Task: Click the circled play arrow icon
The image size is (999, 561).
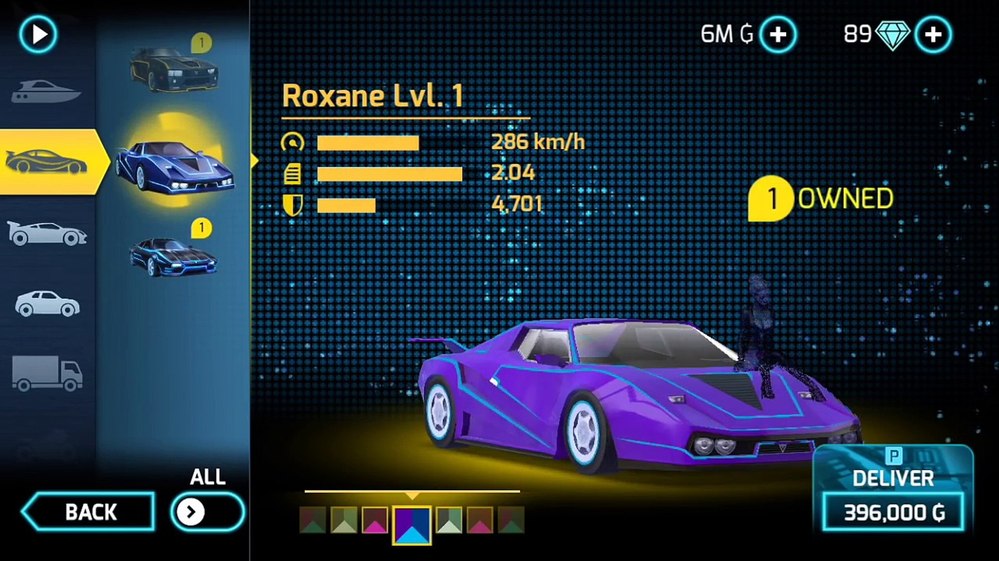Action: click(x=39, y=35)
